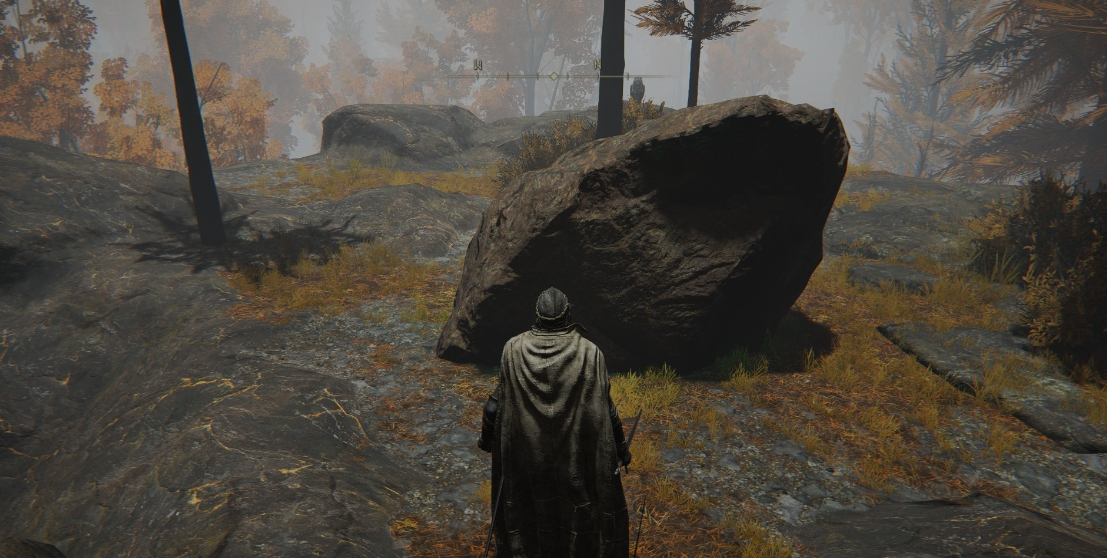Select the W heading on the compass

point(477,65)
